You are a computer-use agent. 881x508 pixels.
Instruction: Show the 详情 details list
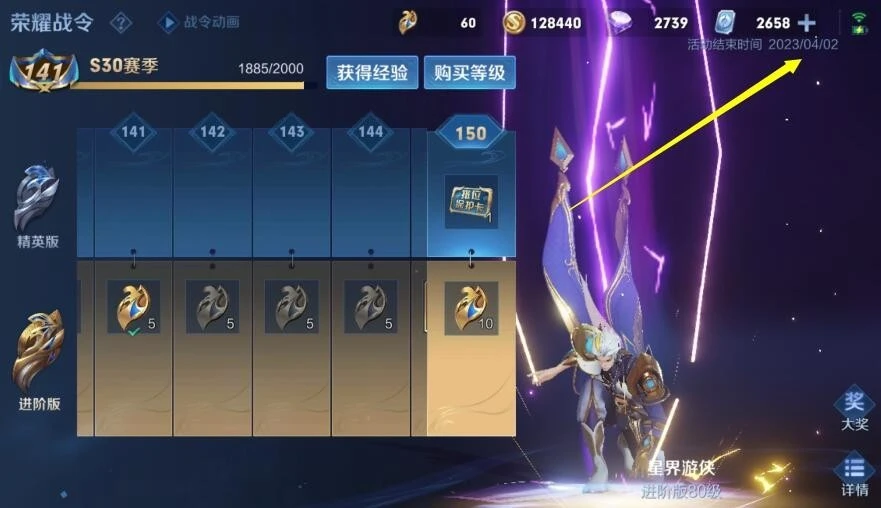click(854, 474)
